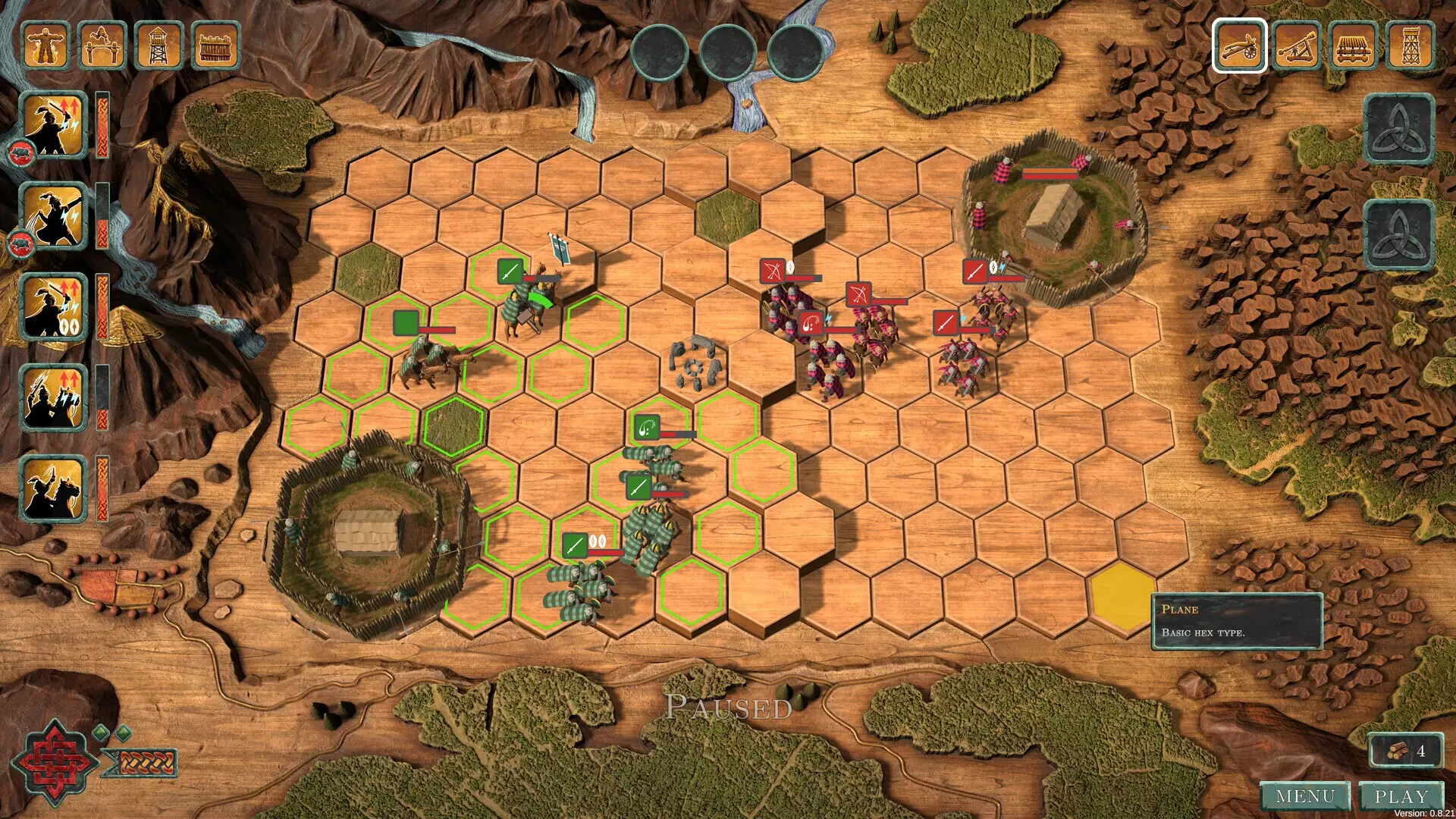Choose the leaping-figure gate structure icon
This screenshot has height=819, width=1456.
[x=102, y=45]
